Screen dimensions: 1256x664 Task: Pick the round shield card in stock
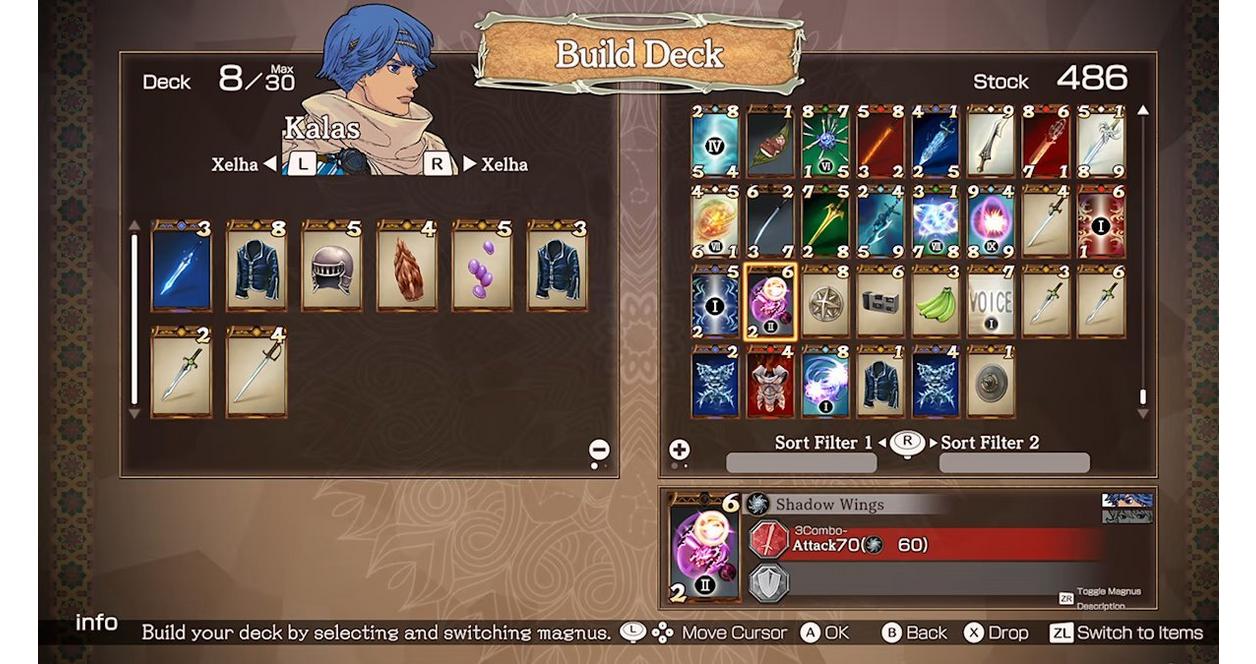(990, 381)
